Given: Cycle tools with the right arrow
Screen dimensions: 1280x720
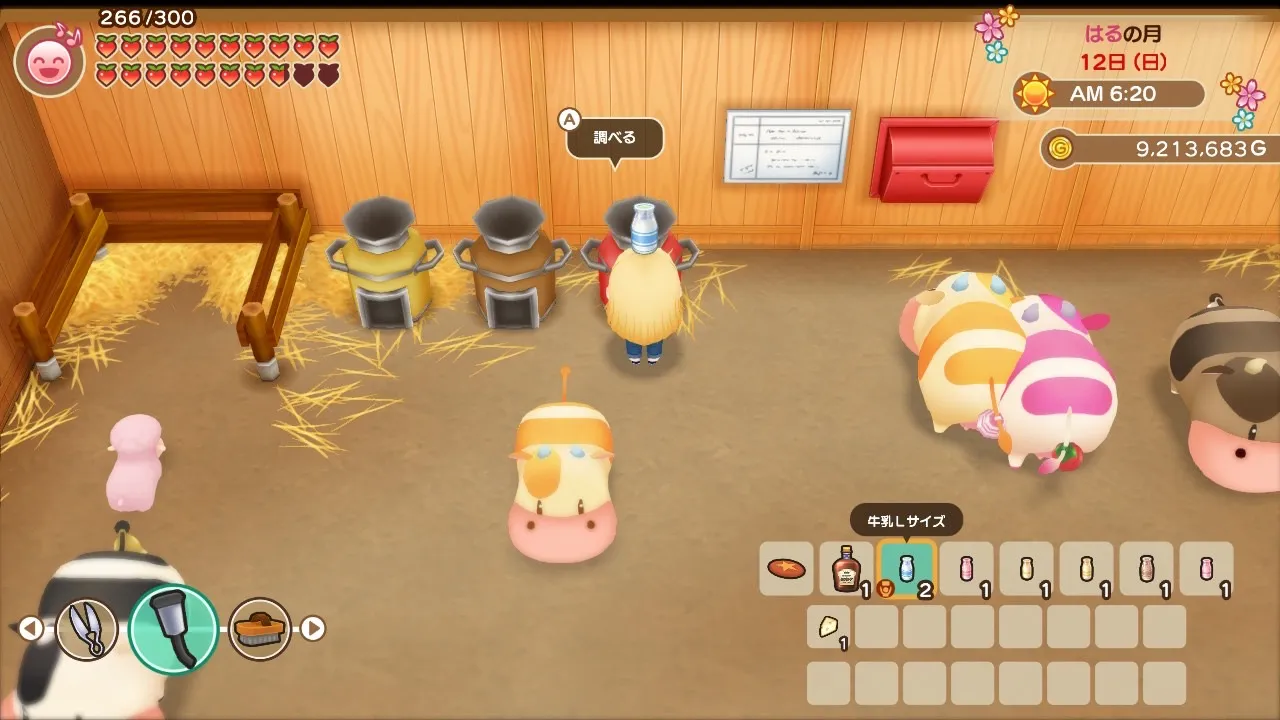Looking at the screenshot, I should pos(314,629).
